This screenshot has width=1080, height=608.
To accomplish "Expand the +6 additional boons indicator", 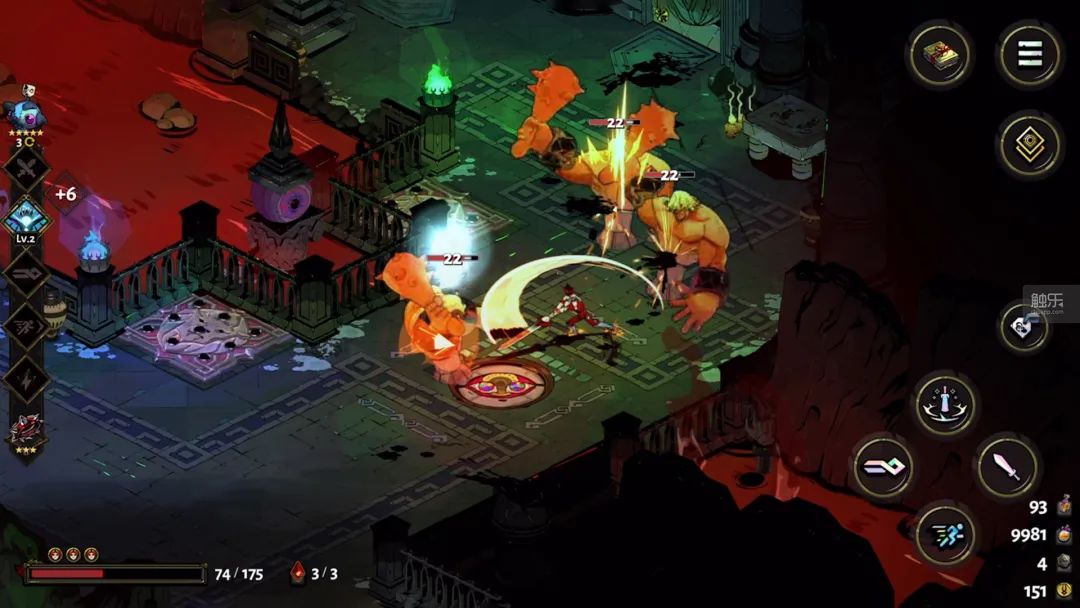I will [65, 194].
